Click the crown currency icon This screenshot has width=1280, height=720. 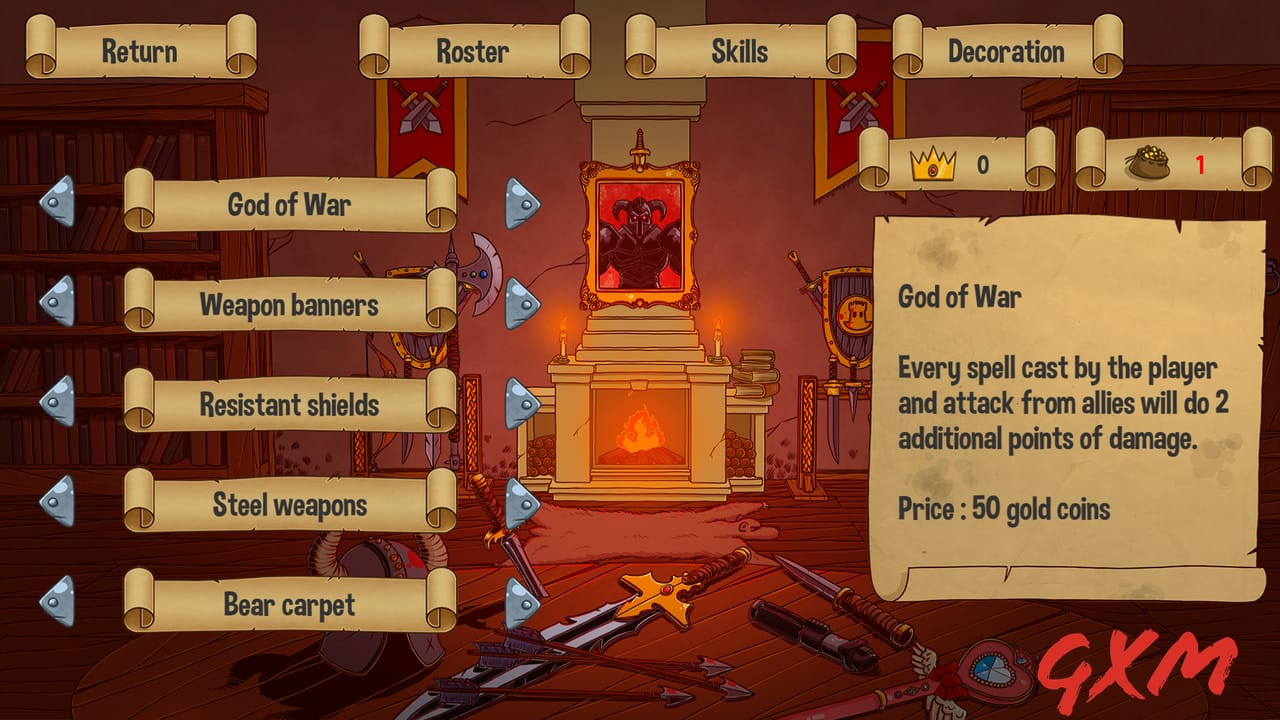click(x=931, y=163)
